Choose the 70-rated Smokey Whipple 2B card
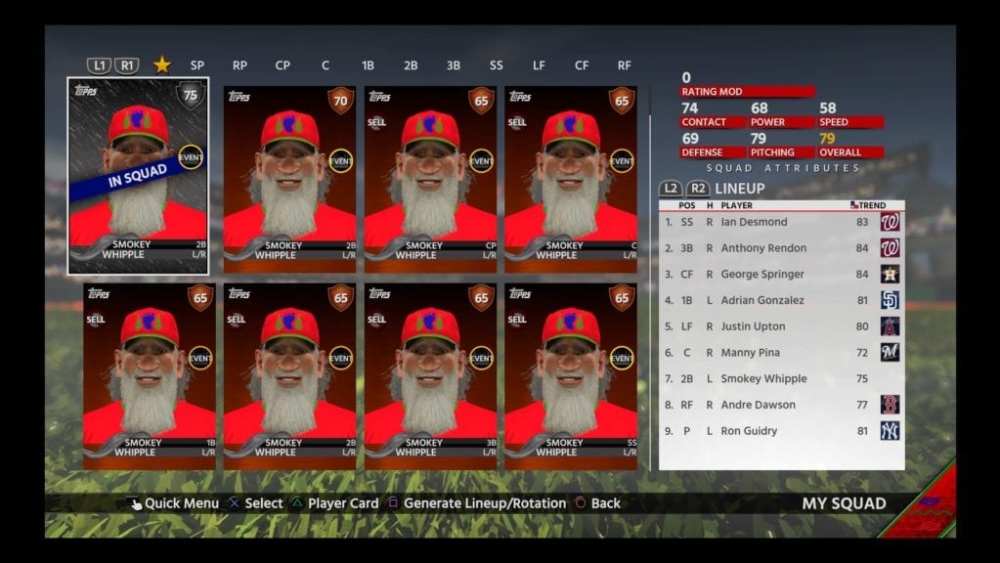The height and width of the screenshot is (563, 1000). point(290,178)
